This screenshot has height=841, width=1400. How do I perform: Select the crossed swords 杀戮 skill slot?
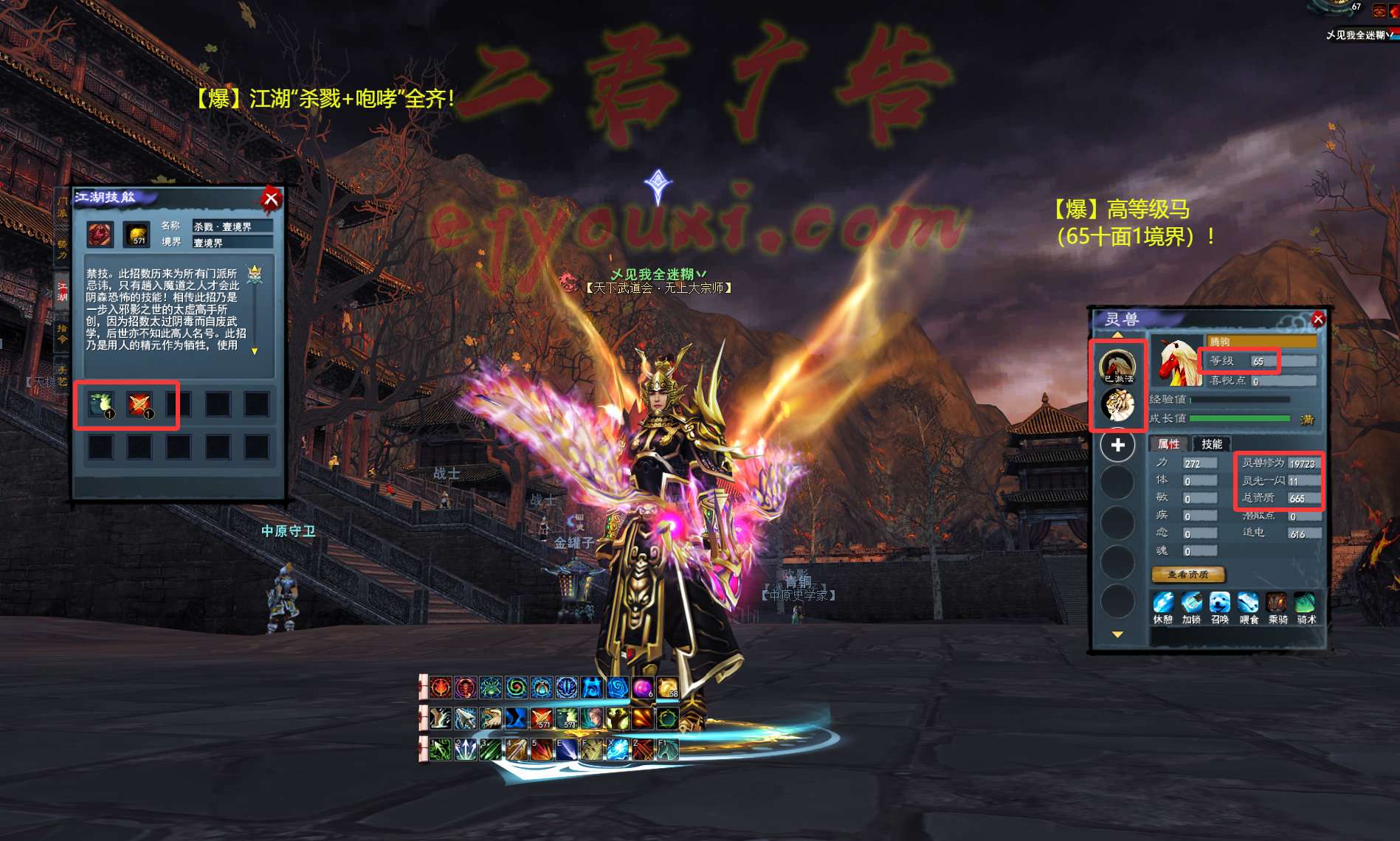139,404
